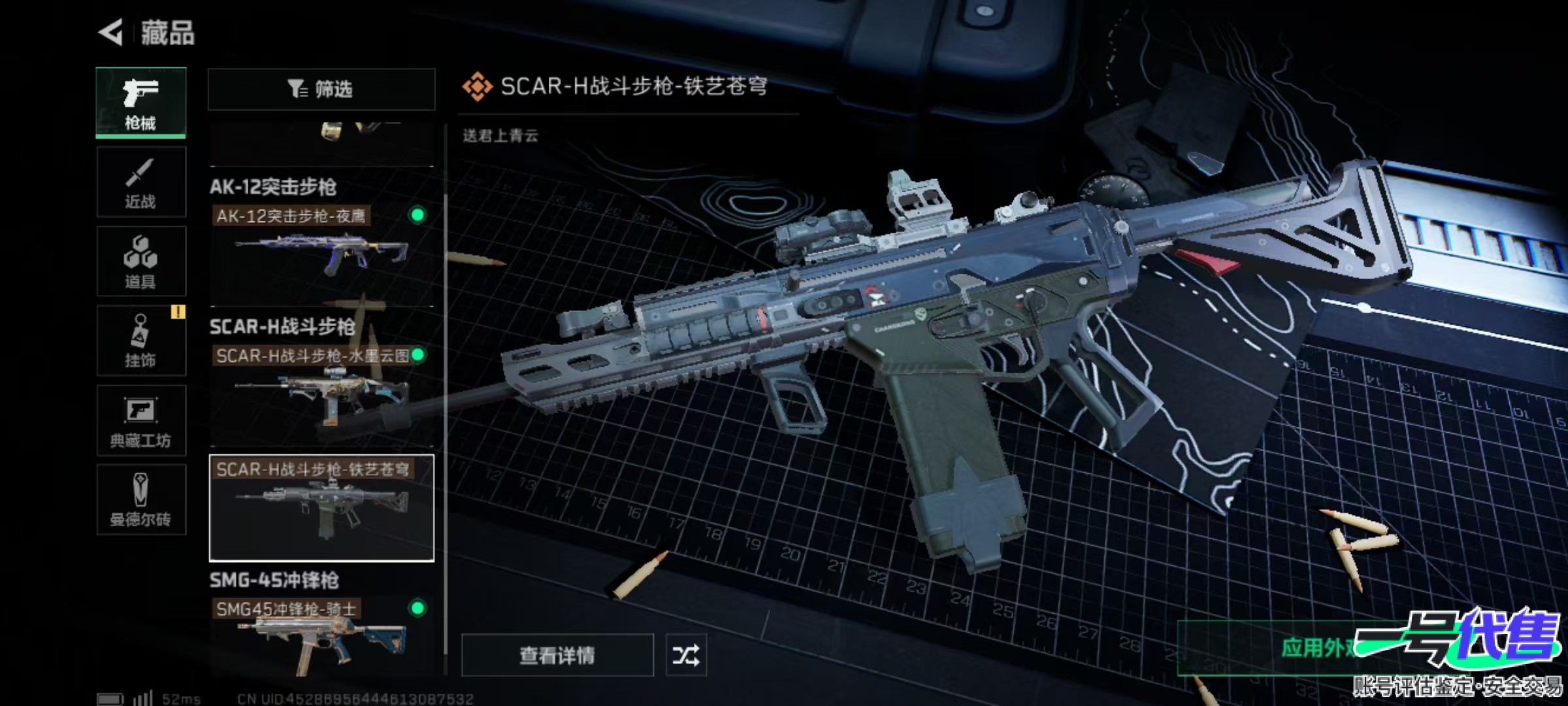The height and width of the screenshot is (706, 1568).
Task: Select the 道具 items tab
Action: 141,261
